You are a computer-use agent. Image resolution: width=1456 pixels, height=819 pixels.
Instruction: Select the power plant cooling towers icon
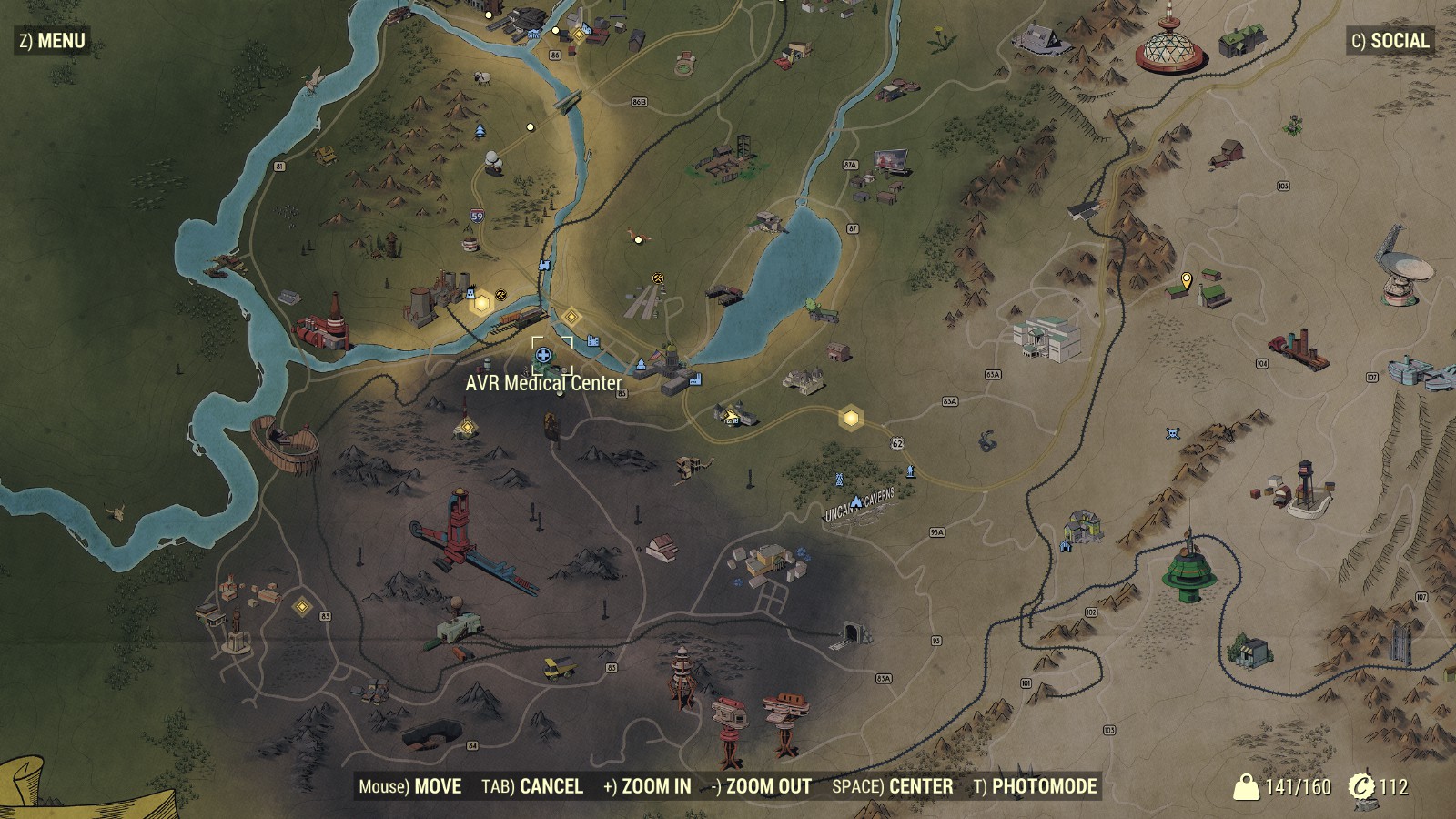tap(426, 302)
